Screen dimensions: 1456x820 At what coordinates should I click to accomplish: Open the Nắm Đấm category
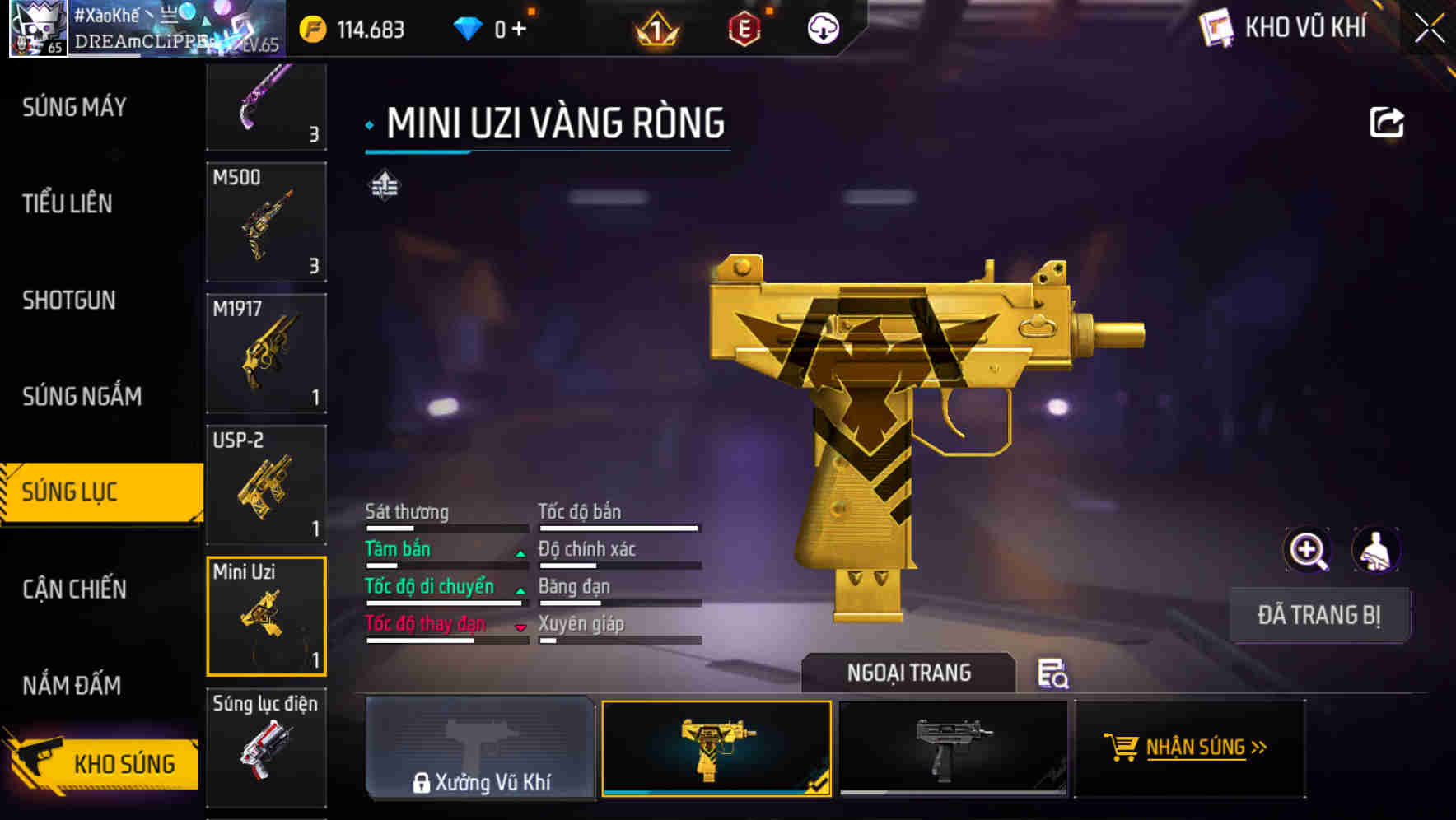coord(72,685)
